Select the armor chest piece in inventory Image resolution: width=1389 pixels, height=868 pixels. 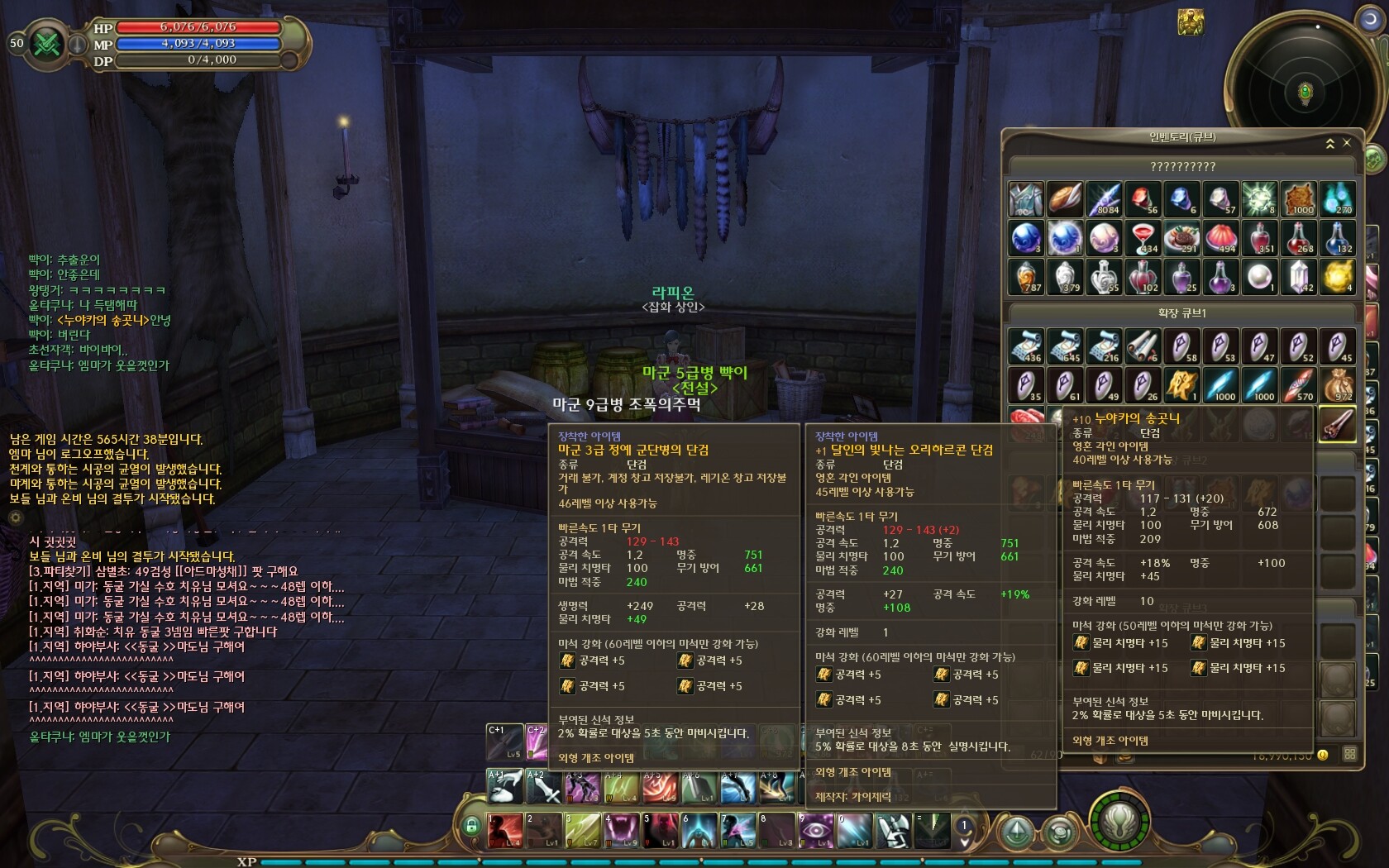click(1026, 199)
